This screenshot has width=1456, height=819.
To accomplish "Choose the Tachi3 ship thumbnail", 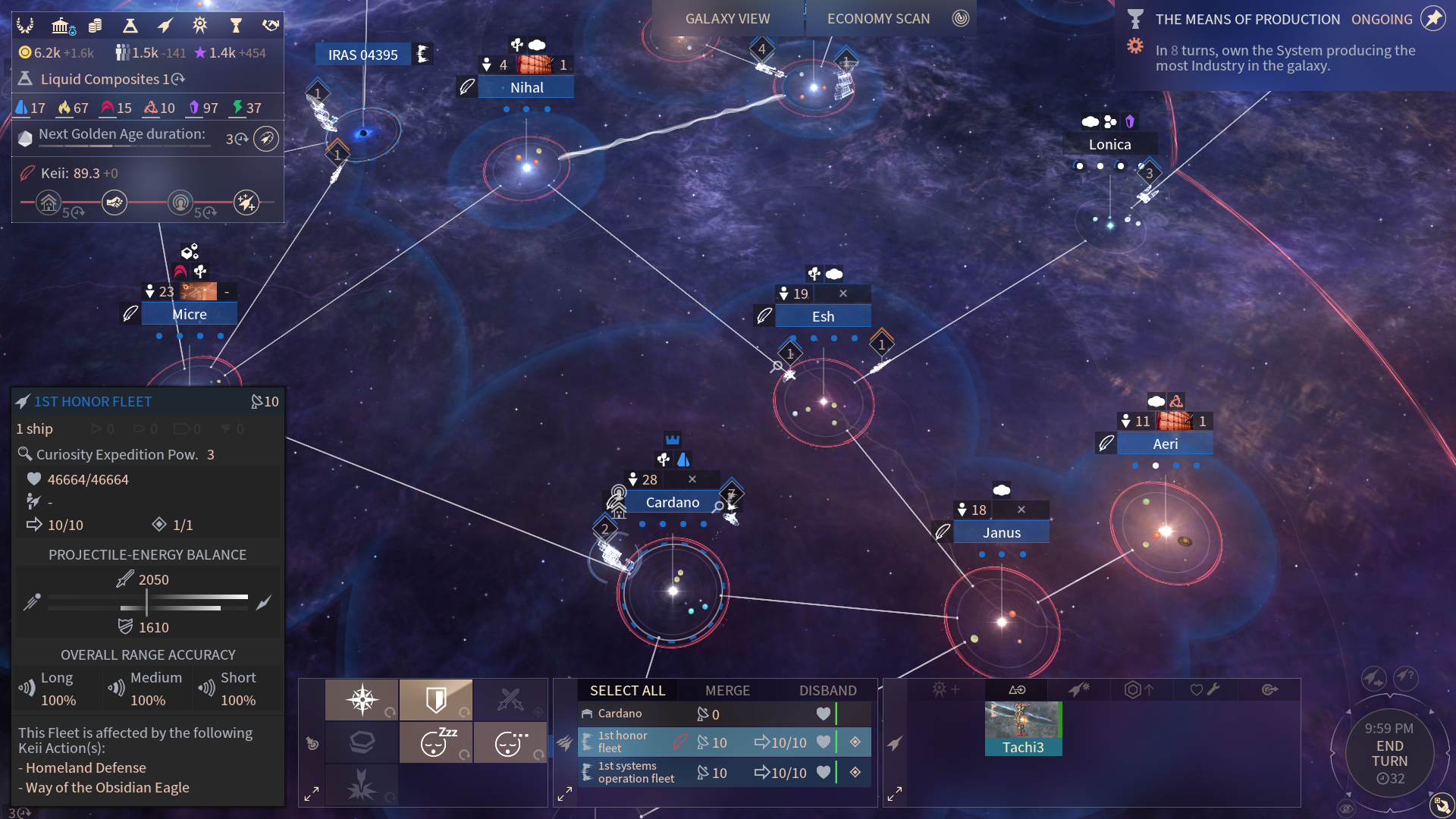I will [x=1023, y=728].
